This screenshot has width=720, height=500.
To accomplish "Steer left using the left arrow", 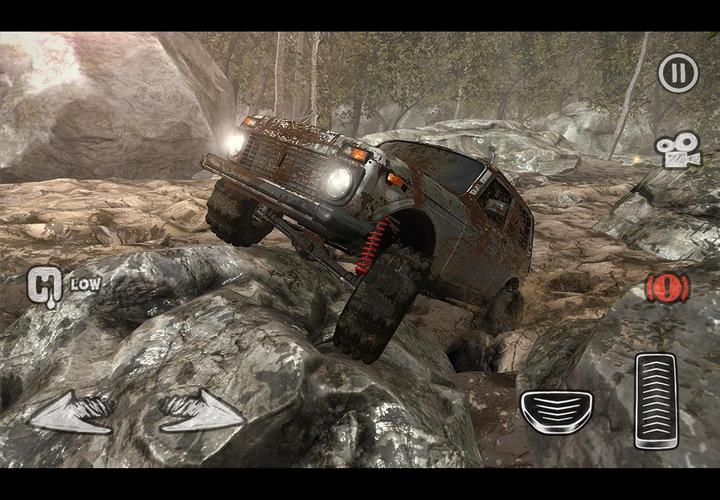I will (x=70, y=412).
